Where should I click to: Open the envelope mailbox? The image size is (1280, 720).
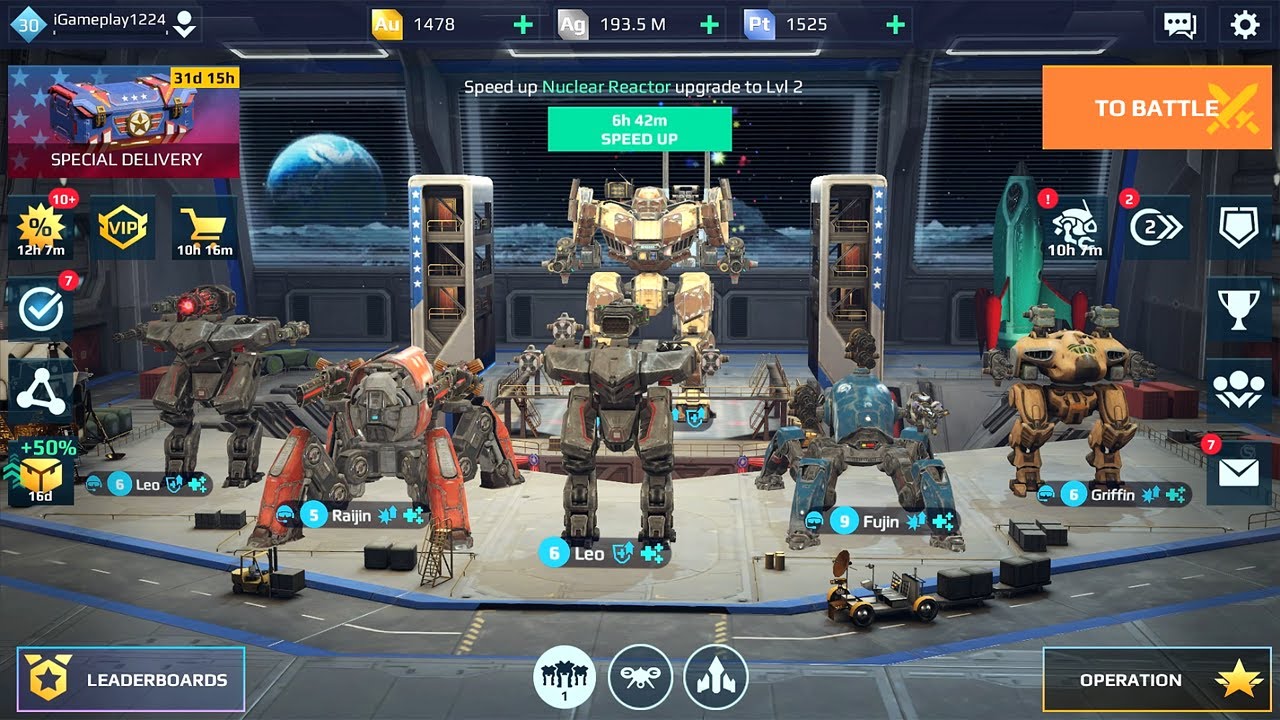[1238, 473]
